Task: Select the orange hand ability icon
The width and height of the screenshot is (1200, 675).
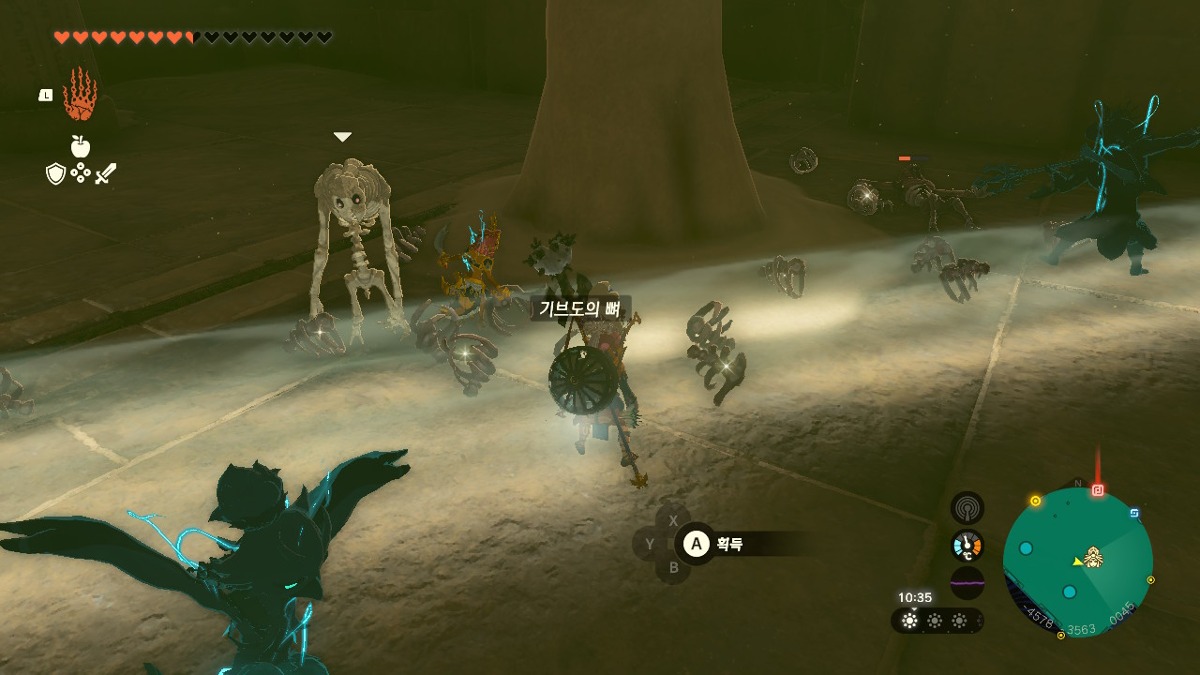Action: click(x=79, y=96)
